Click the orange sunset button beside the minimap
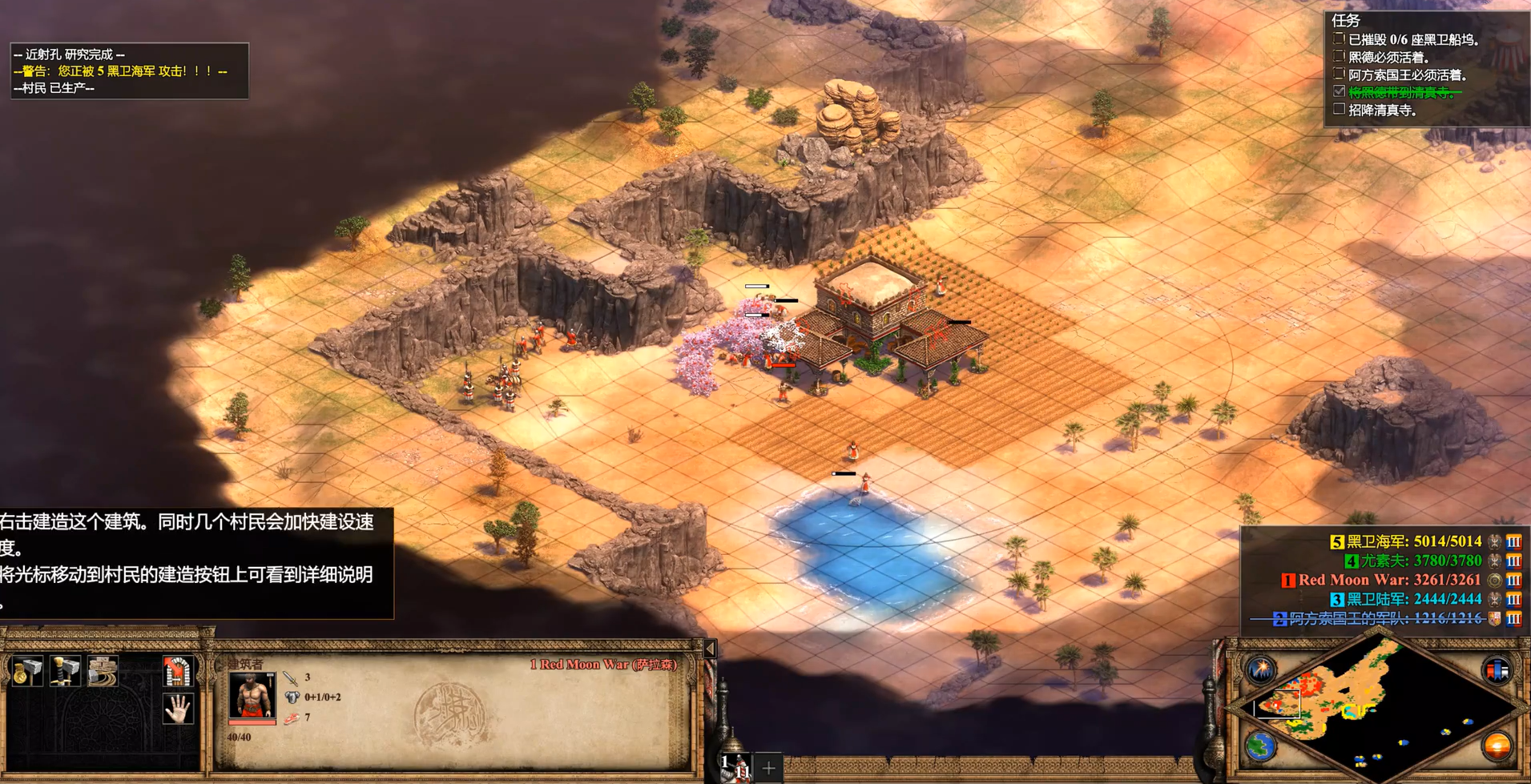This screenshot has height=784, width=1531. pyautogui.click(x=1497, y=746)
